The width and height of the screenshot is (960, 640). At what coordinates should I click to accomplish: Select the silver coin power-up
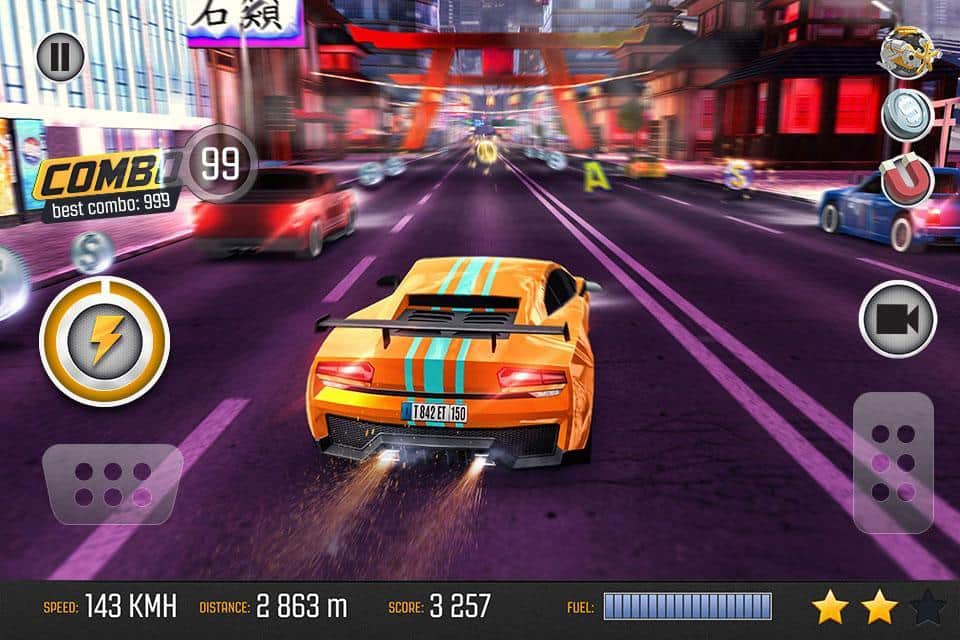pyautogui.click(x=907, y=115)
